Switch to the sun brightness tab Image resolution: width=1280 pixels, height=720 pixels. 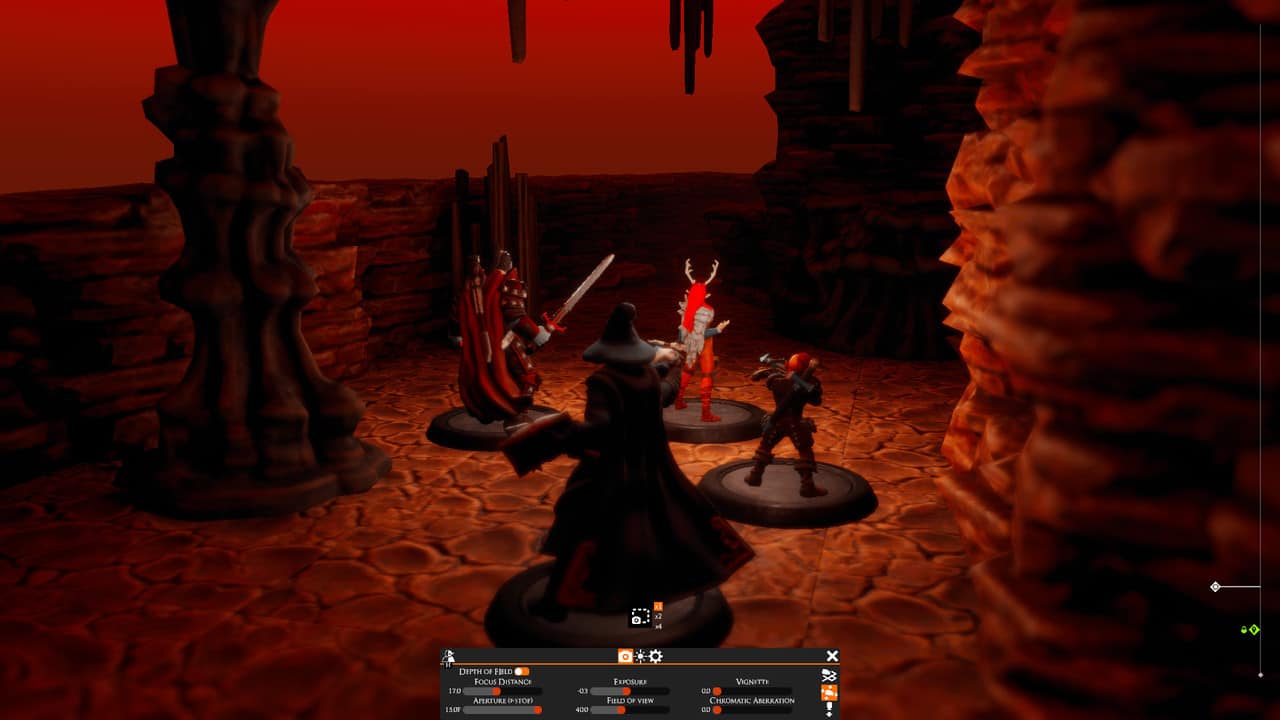[640, 656]
